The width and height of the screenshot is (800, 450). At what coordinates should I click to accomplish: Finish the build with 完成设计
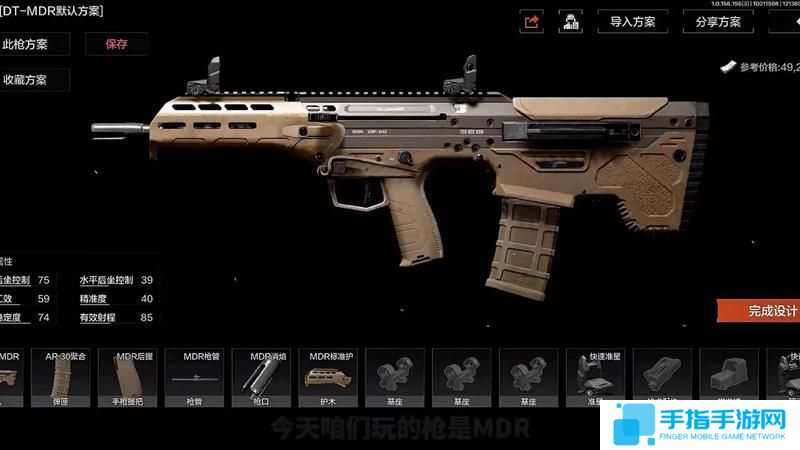[760, 310]
